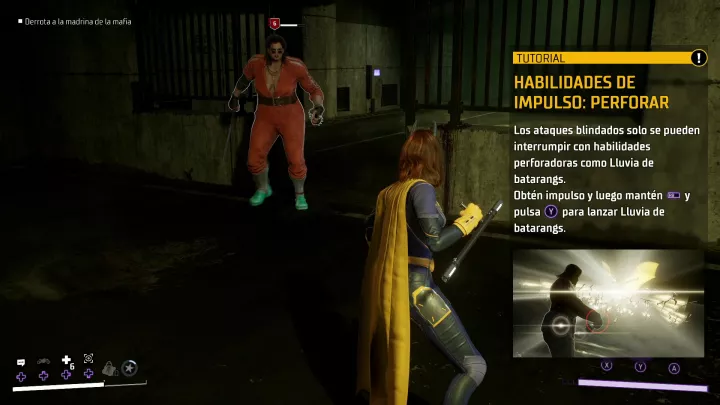Activate the AR scan vision icon
This screenshot has height=405, width=720.
[x=88, y=358]
